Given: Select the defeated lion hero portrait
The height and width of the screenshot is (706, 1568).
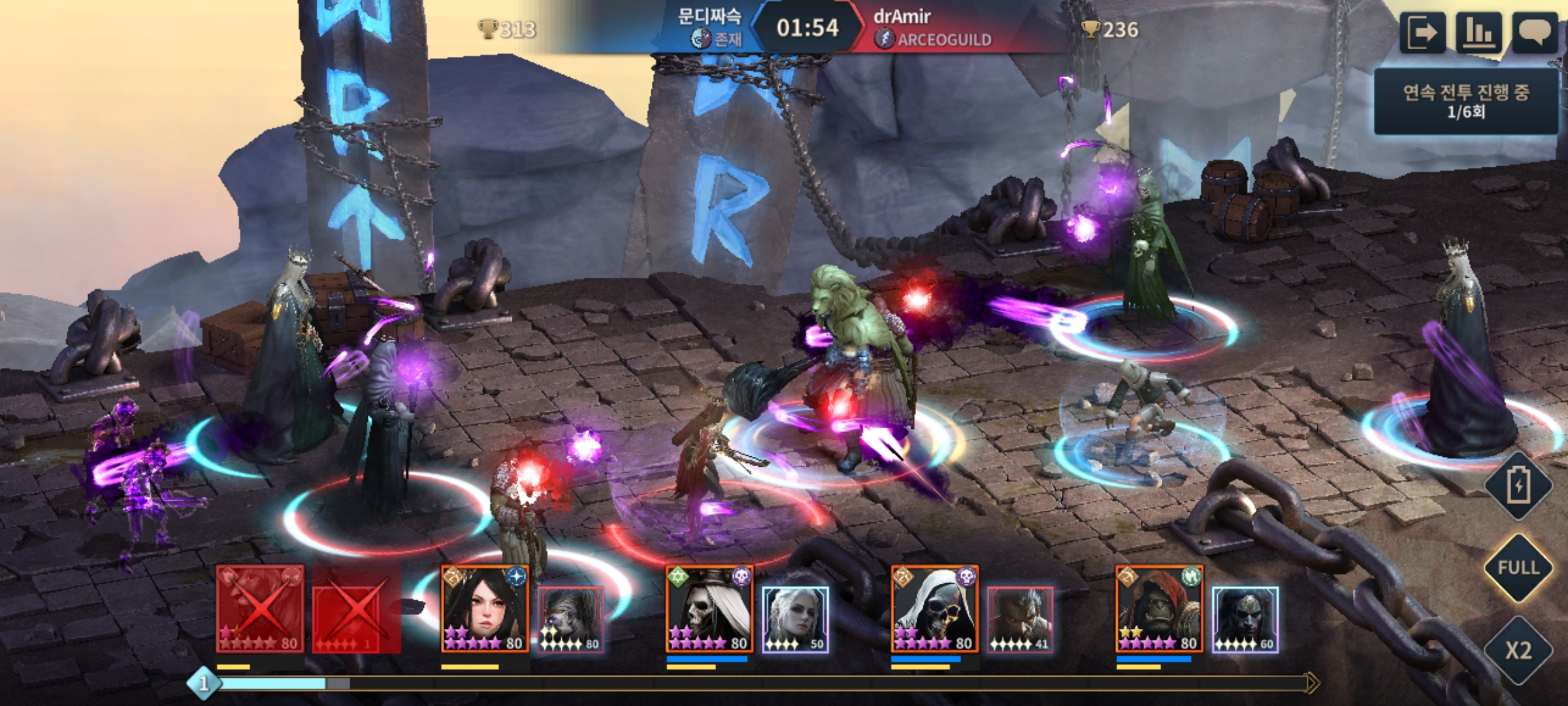Looking at the screenshot, I should (x=260, y=609).
